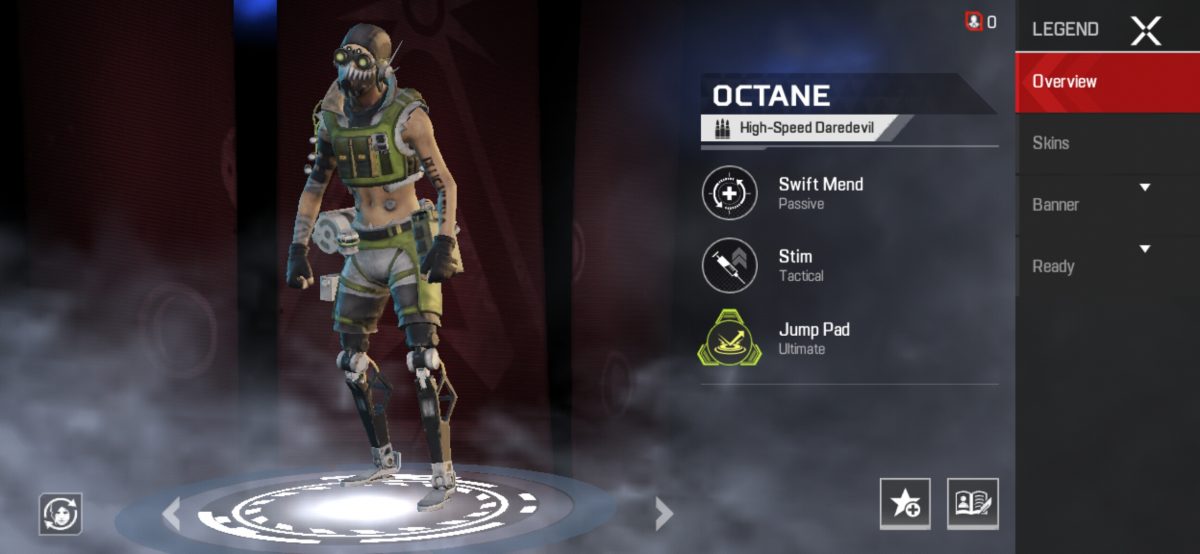Close the Legend screen with the X
1200x554 pixels.
1145,30
